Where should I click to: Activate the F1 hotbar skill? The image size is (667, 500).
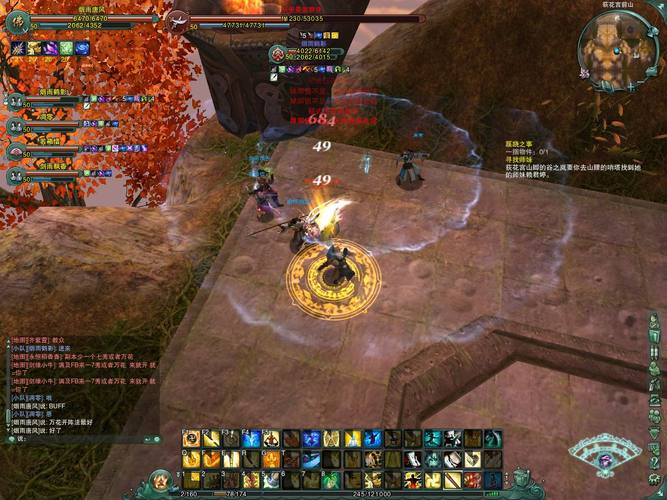pos(190,439)
